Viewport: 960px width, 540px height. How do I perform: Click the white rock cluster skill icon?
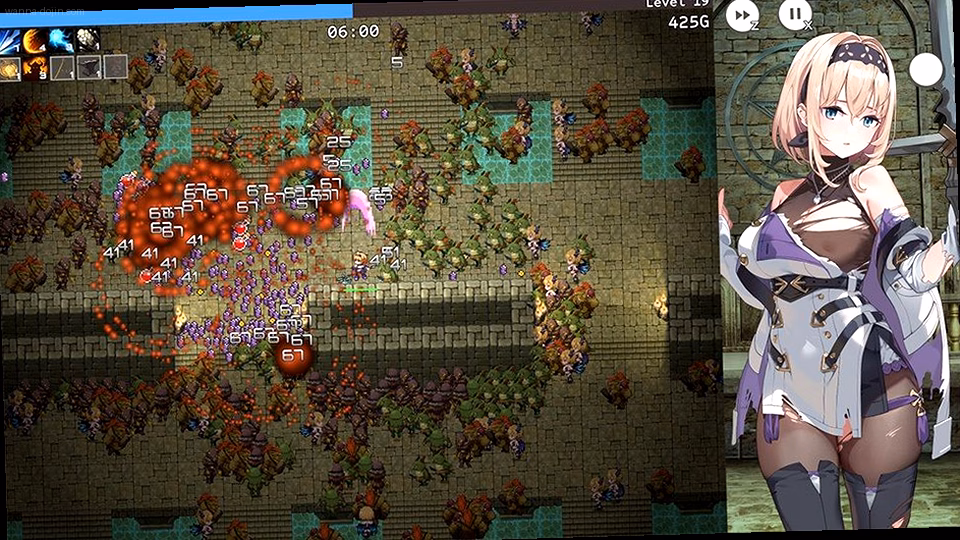click(x=88, y=41)
